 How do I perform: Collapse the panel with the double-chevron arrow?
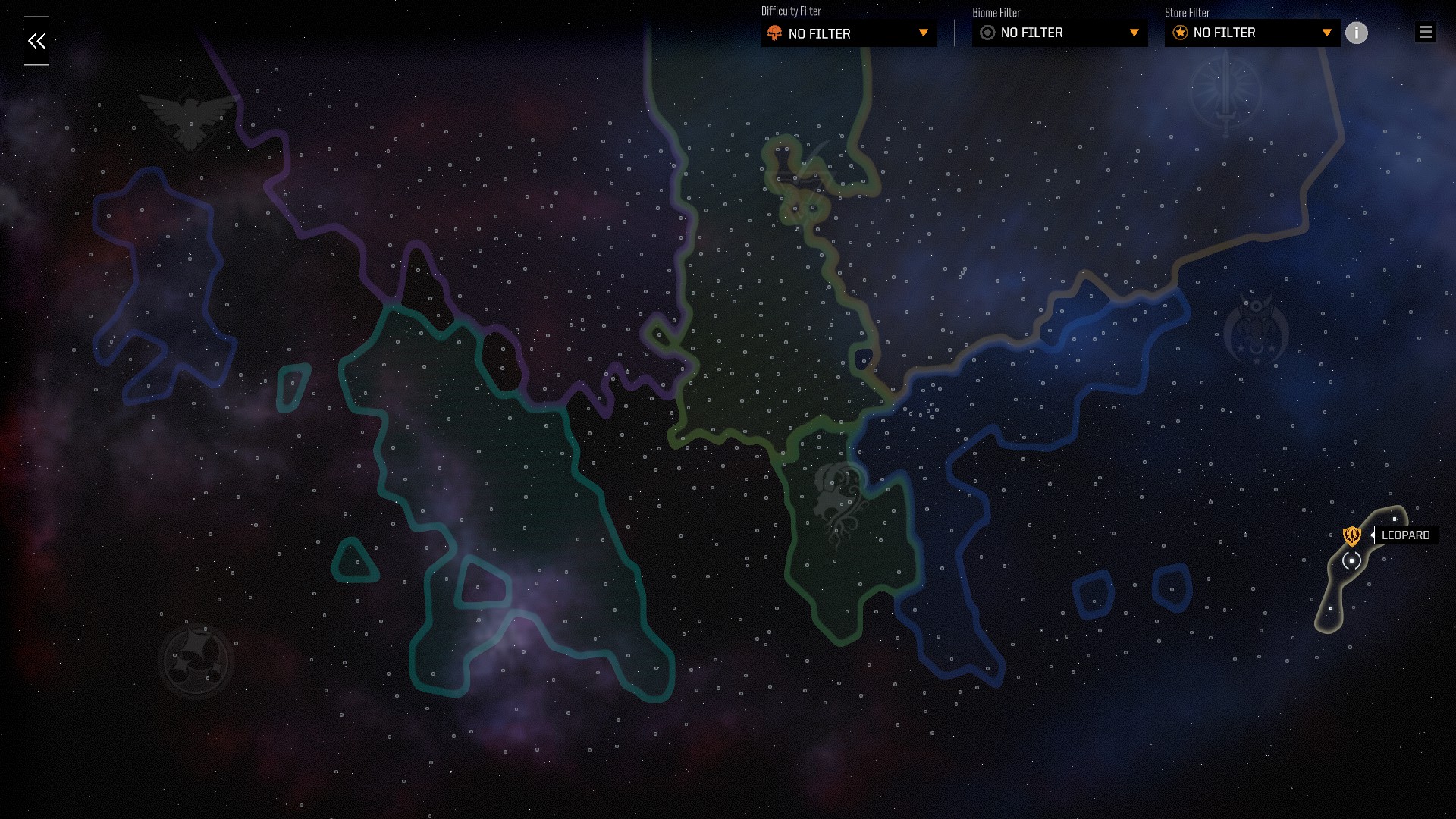click(36, 40)
